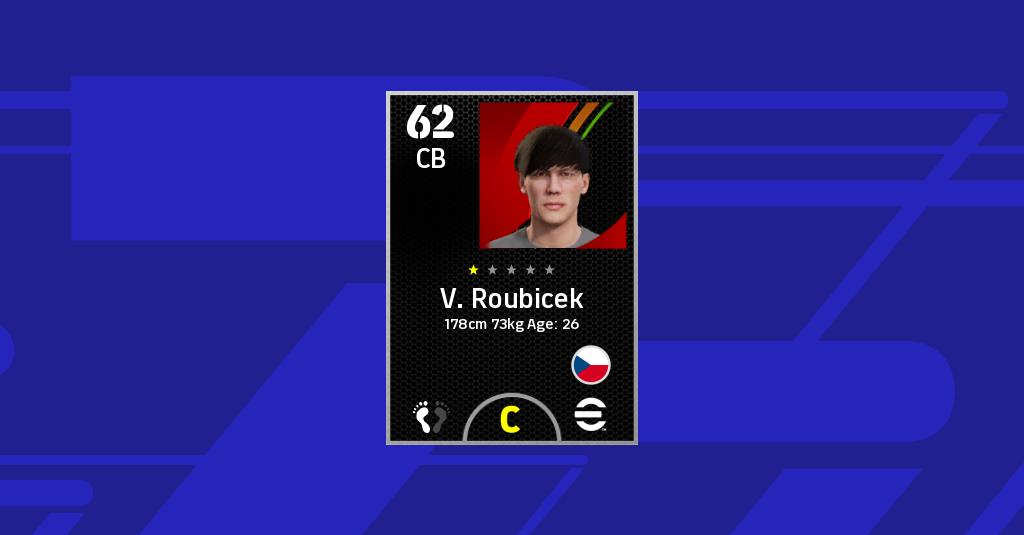
Task: Click the footprints preferred-foot icon
Action: (432, 416)
